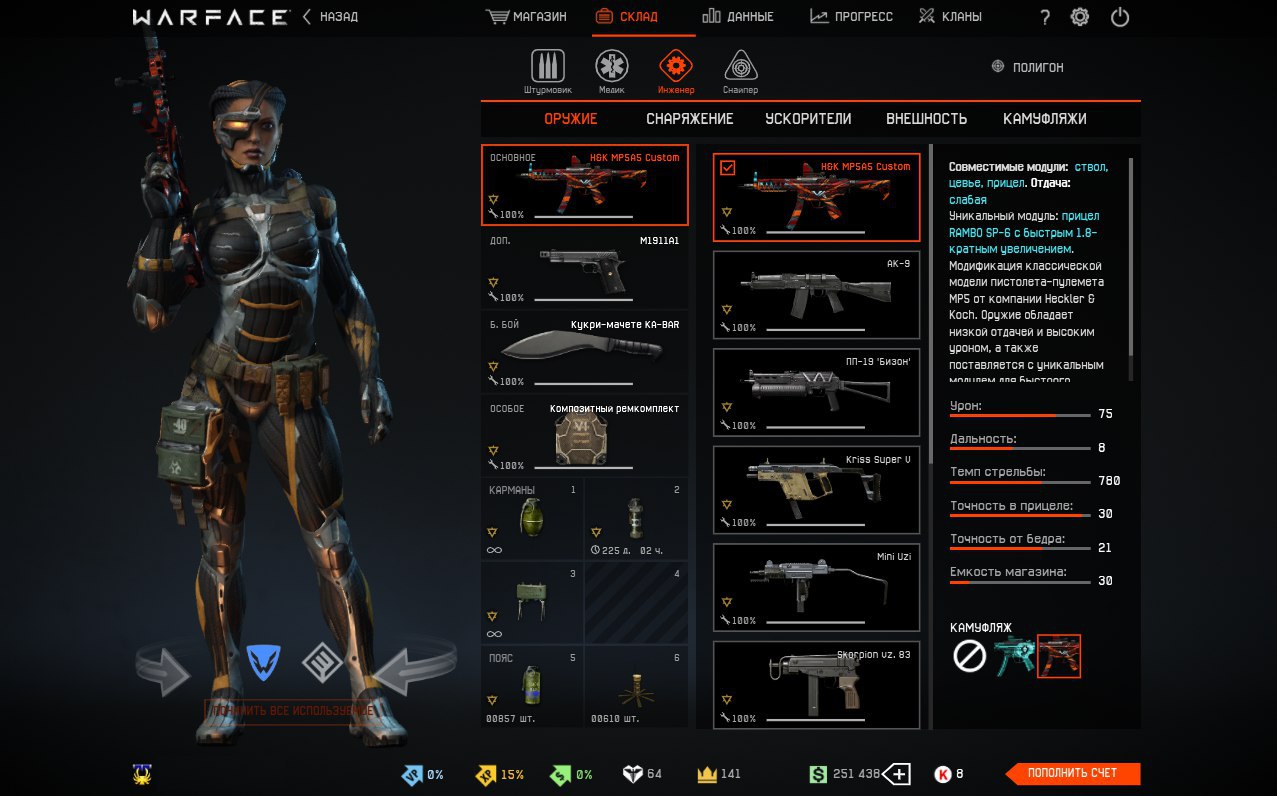The width and height of the screenshot is (1277, 796).
Task: Select the Штурмовик class
Action: [x=547, y=70]
